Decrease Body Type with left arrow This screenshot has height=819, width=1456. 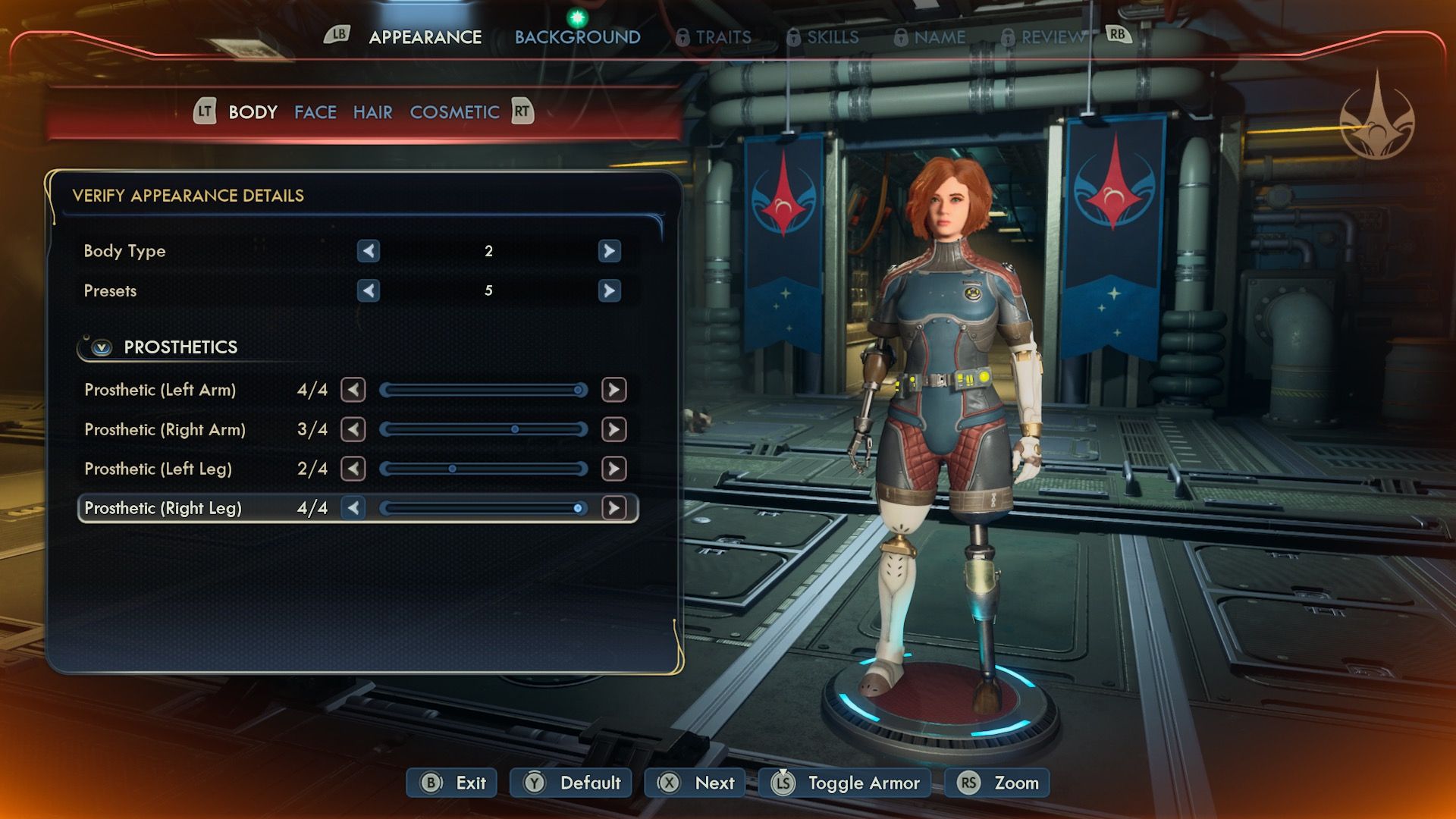click(x=369, y=251)
